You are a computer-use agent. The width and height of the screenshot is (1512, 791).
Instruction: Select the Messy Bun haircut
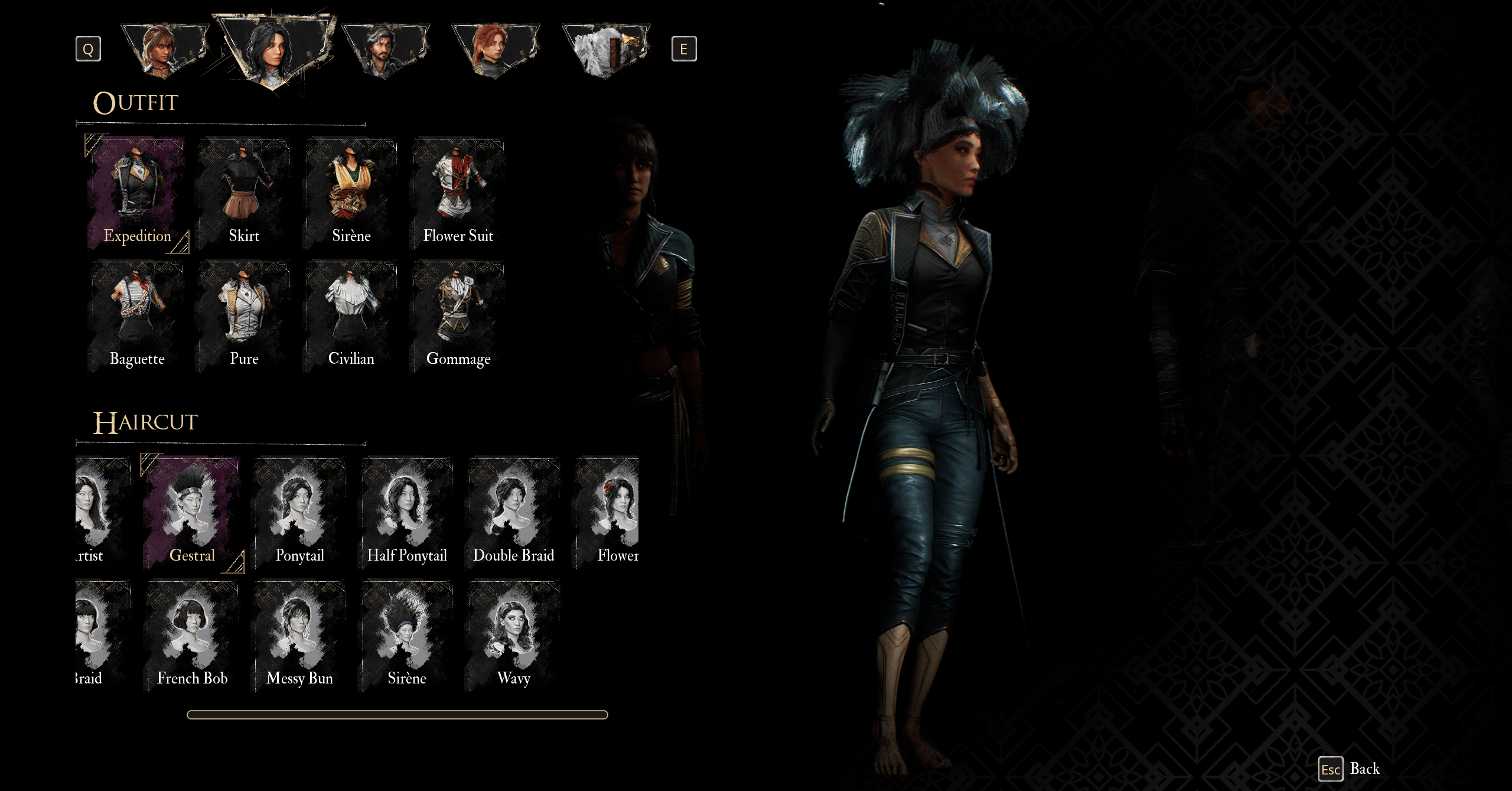(299, 636)
